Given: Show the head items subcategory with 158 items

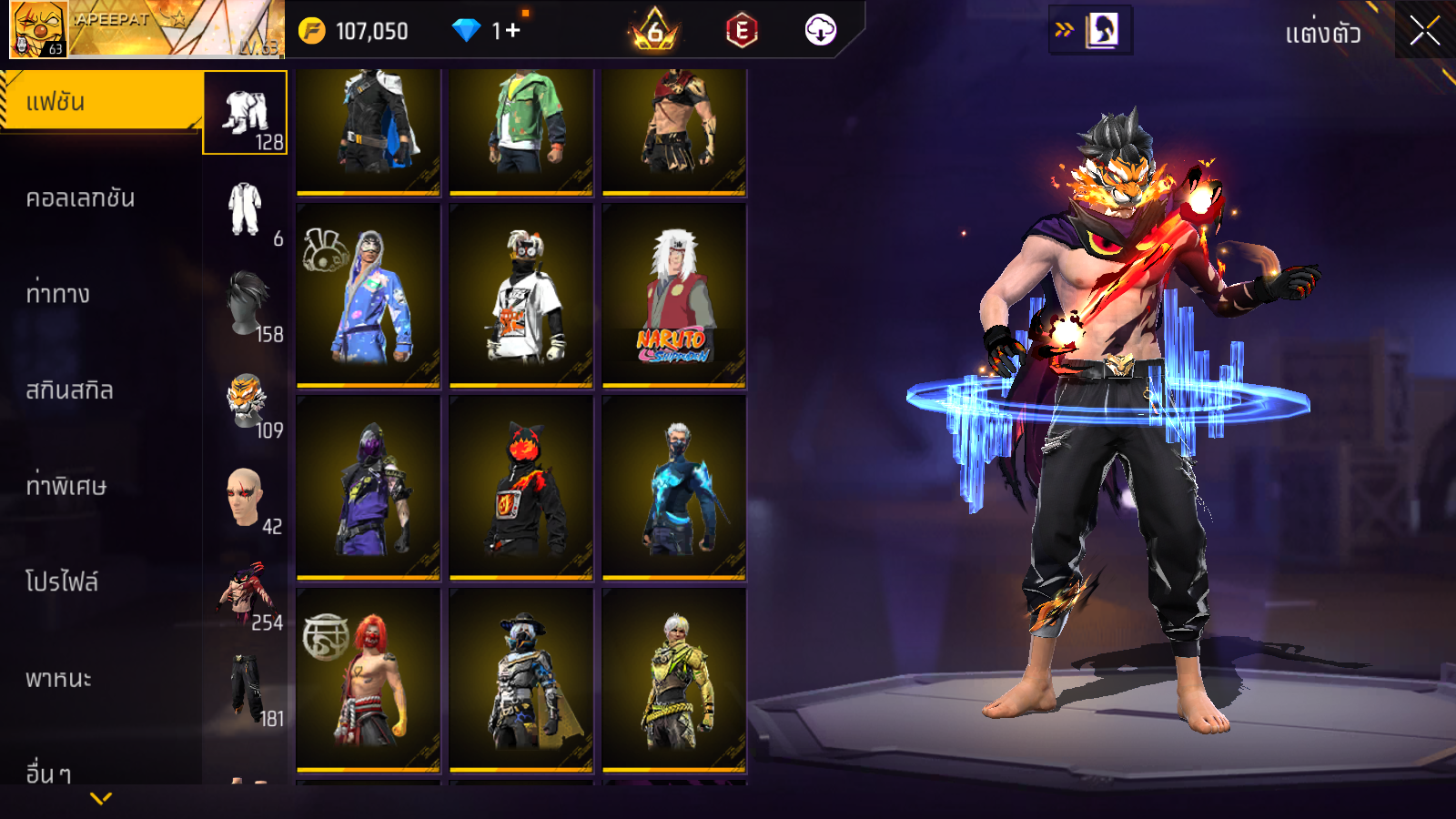Looking at the screenshot, I should (x=247, y=305).
